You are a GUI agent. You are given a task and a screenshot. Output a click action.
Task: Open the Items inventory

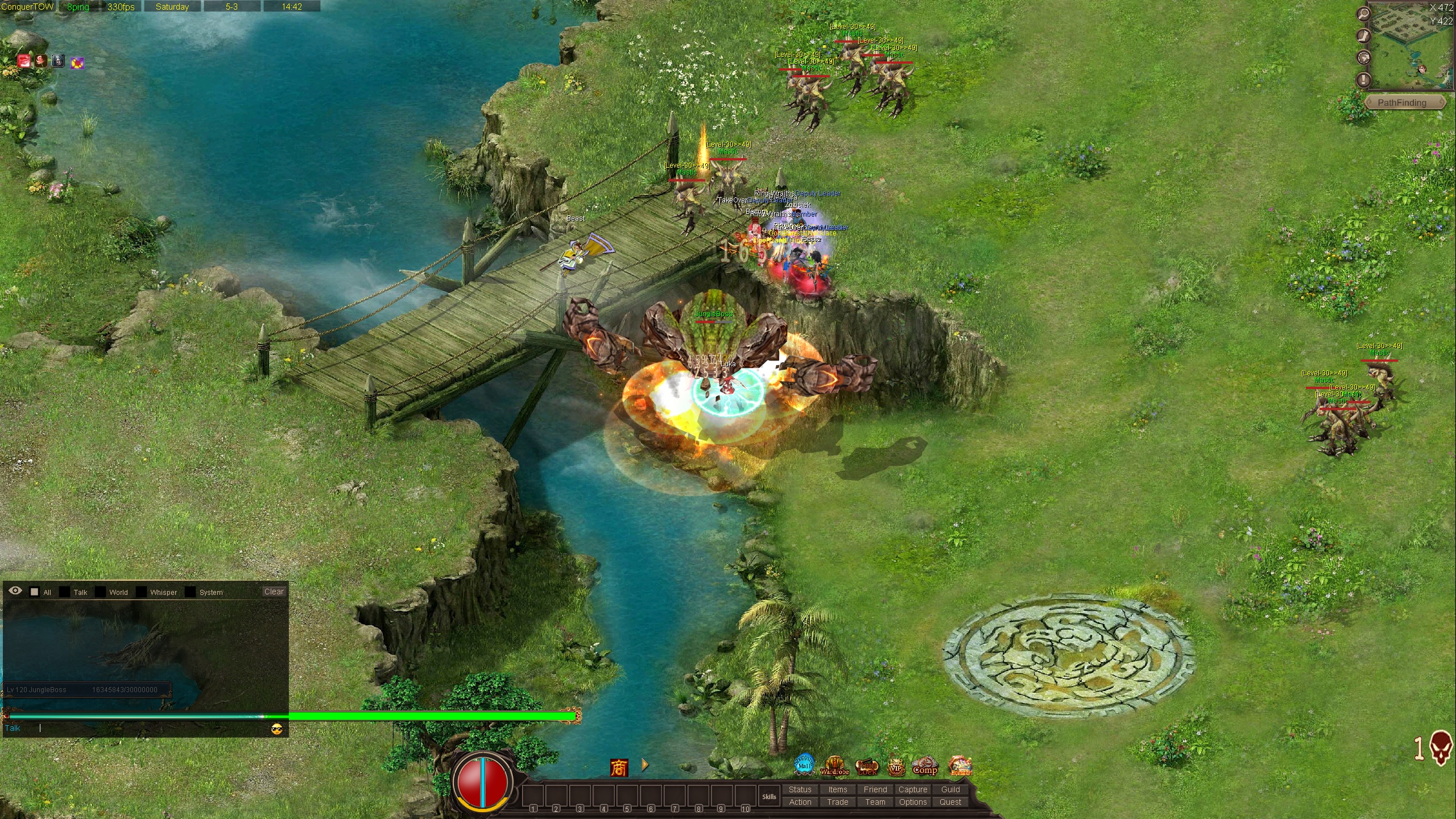[837, 789]
